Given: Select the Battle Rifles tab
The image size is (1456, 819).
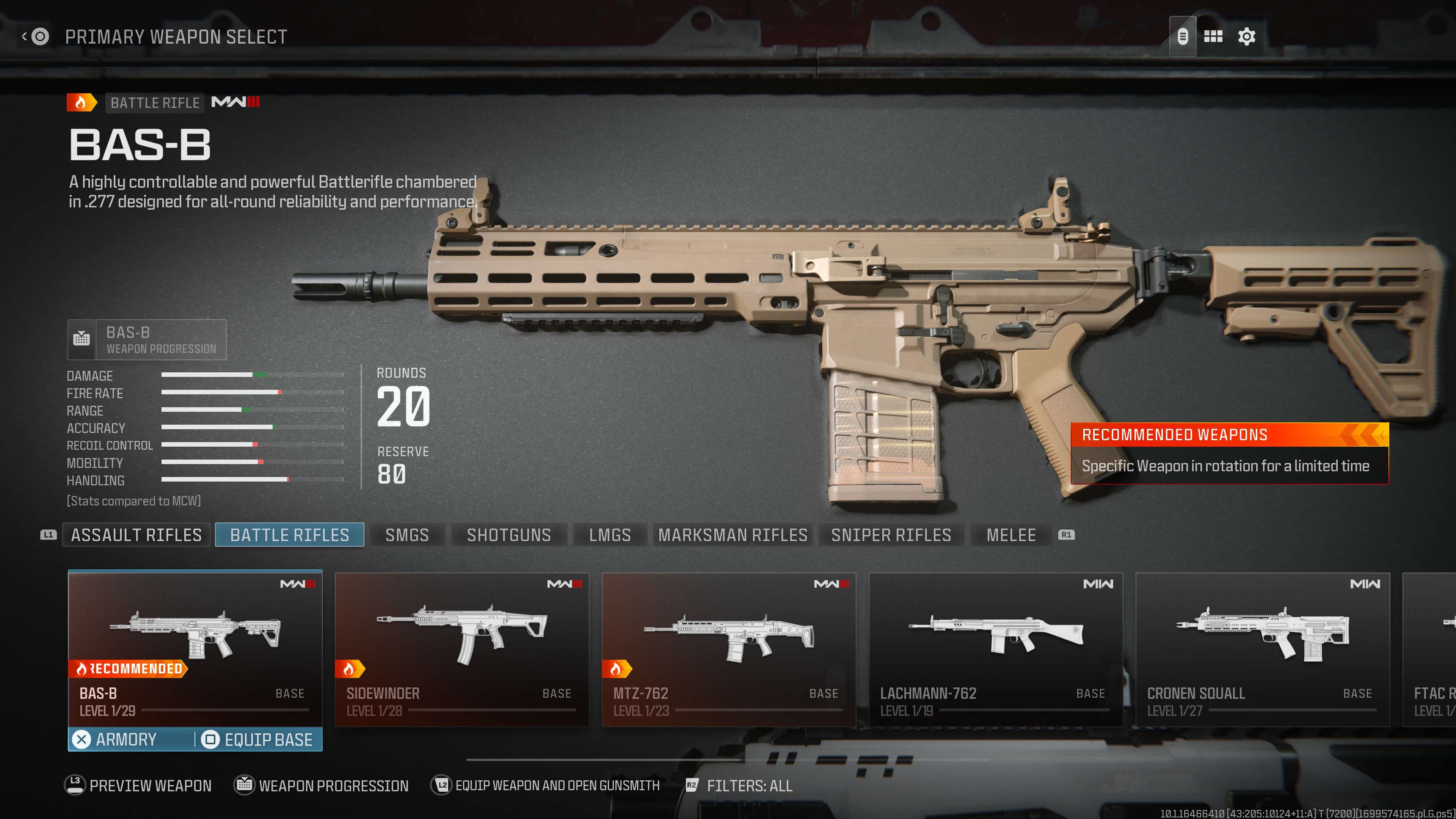Looking at the screenshot, I should click(x=289, y=535).
